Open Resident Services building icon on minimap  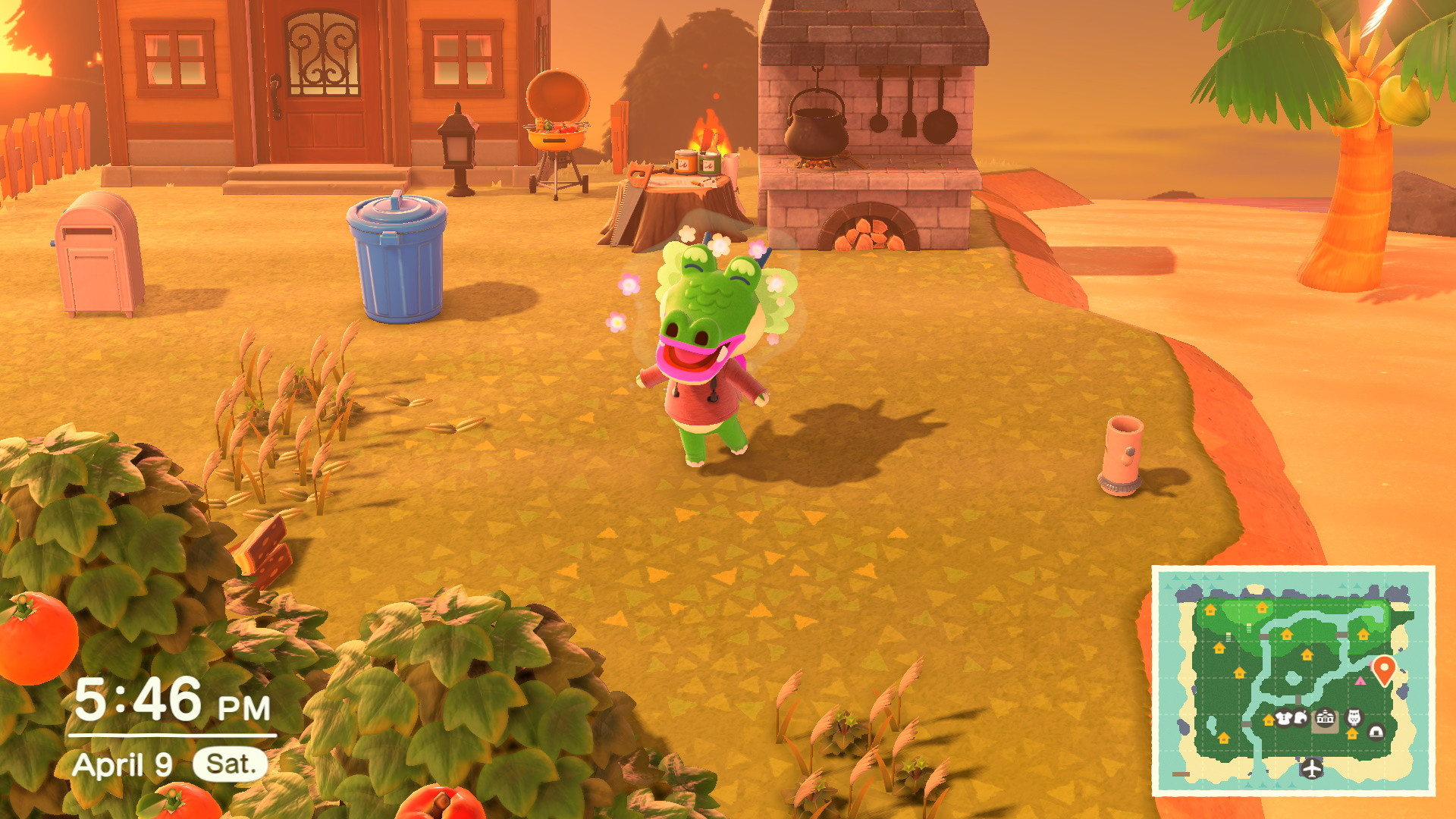pos(1326,717)
